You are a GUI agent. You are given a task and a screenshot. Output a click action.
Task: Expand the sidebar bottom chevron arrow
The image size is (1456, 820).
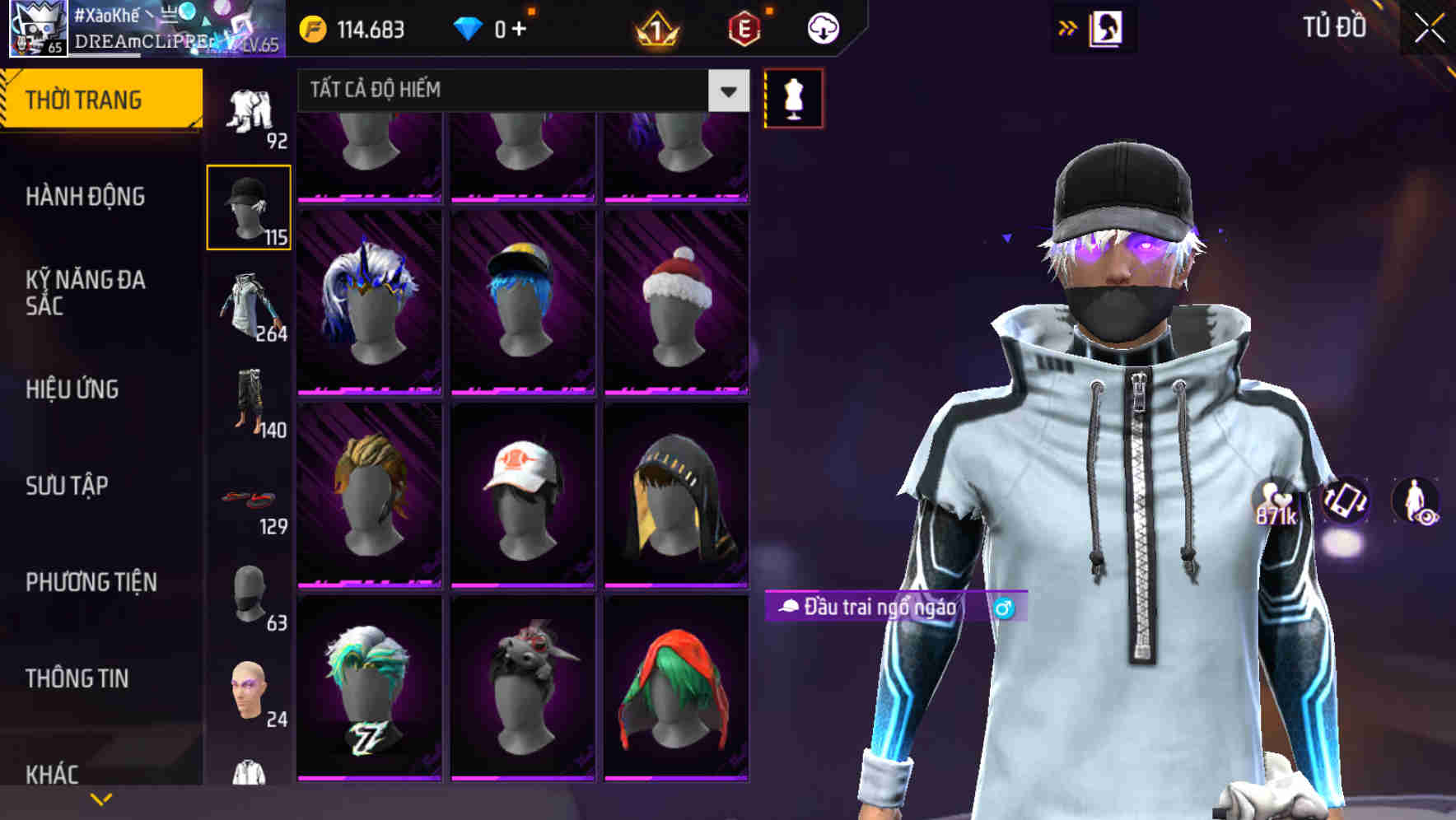(100, 797)
